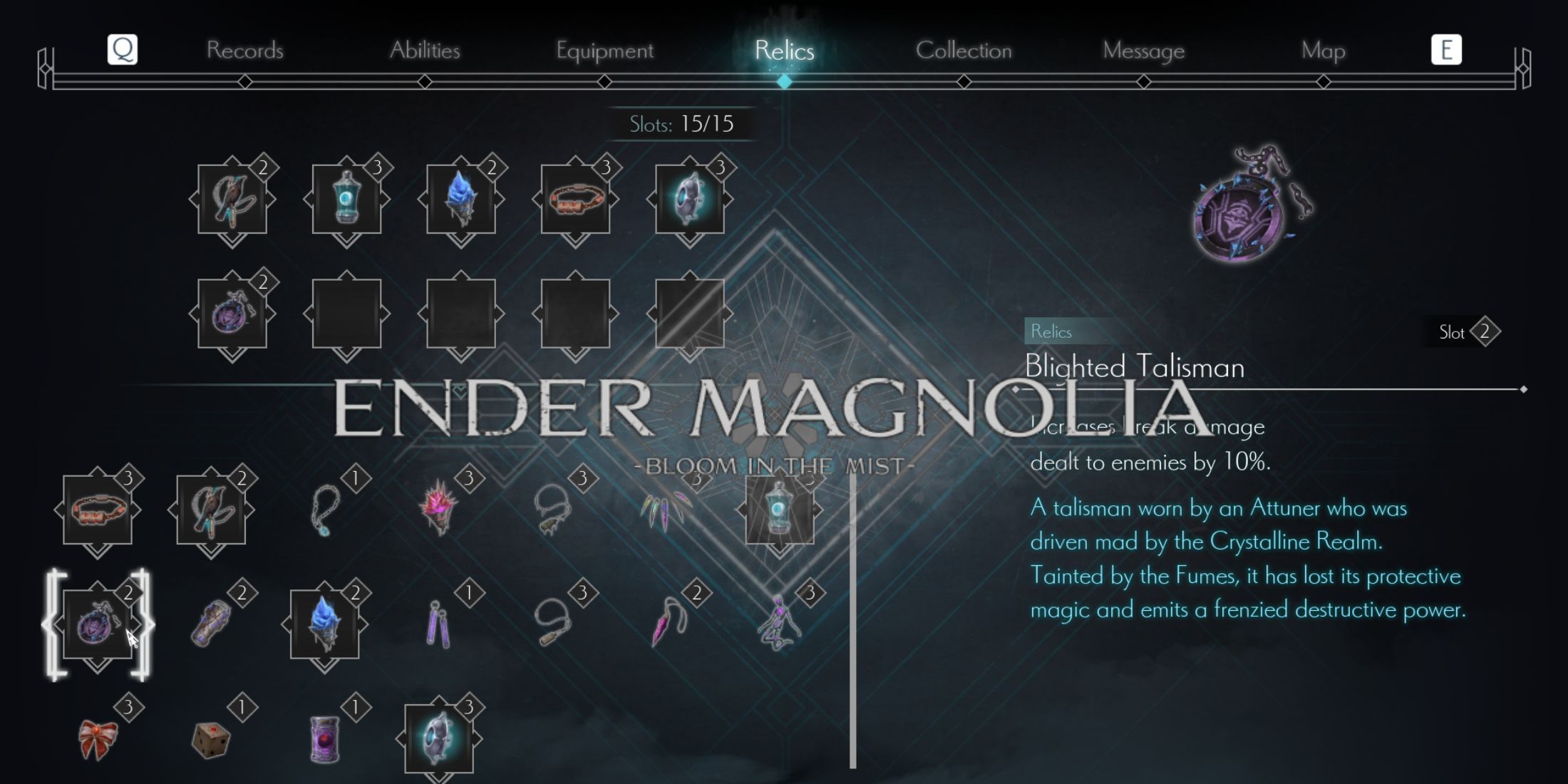The height and width of the screenshot is (784, 1568).
Task: Choose the chain necklace with blue gem
Action: point(325,510)
